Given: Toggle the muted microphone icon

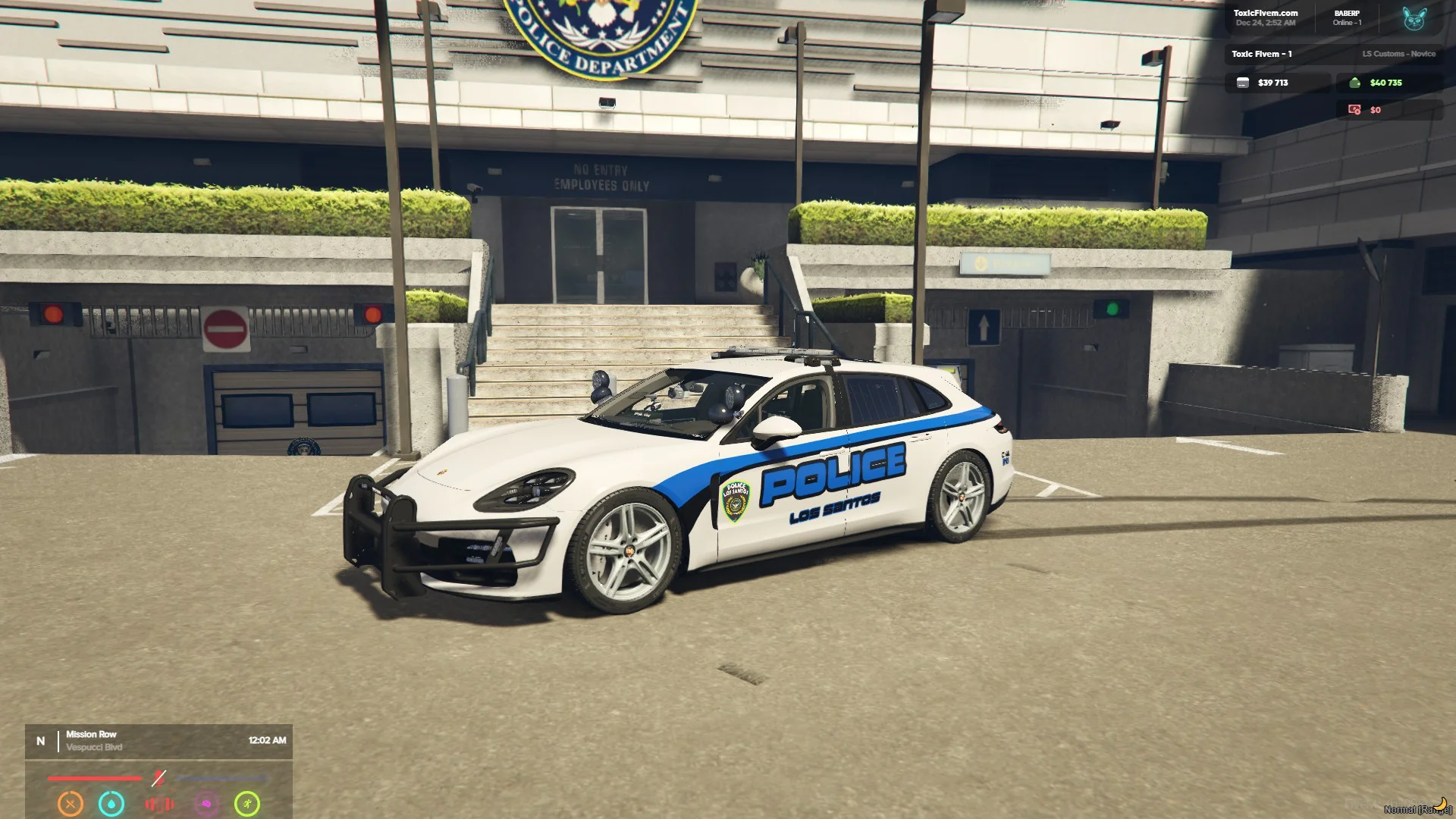Looking at the screenshot, I should (158, 778).
